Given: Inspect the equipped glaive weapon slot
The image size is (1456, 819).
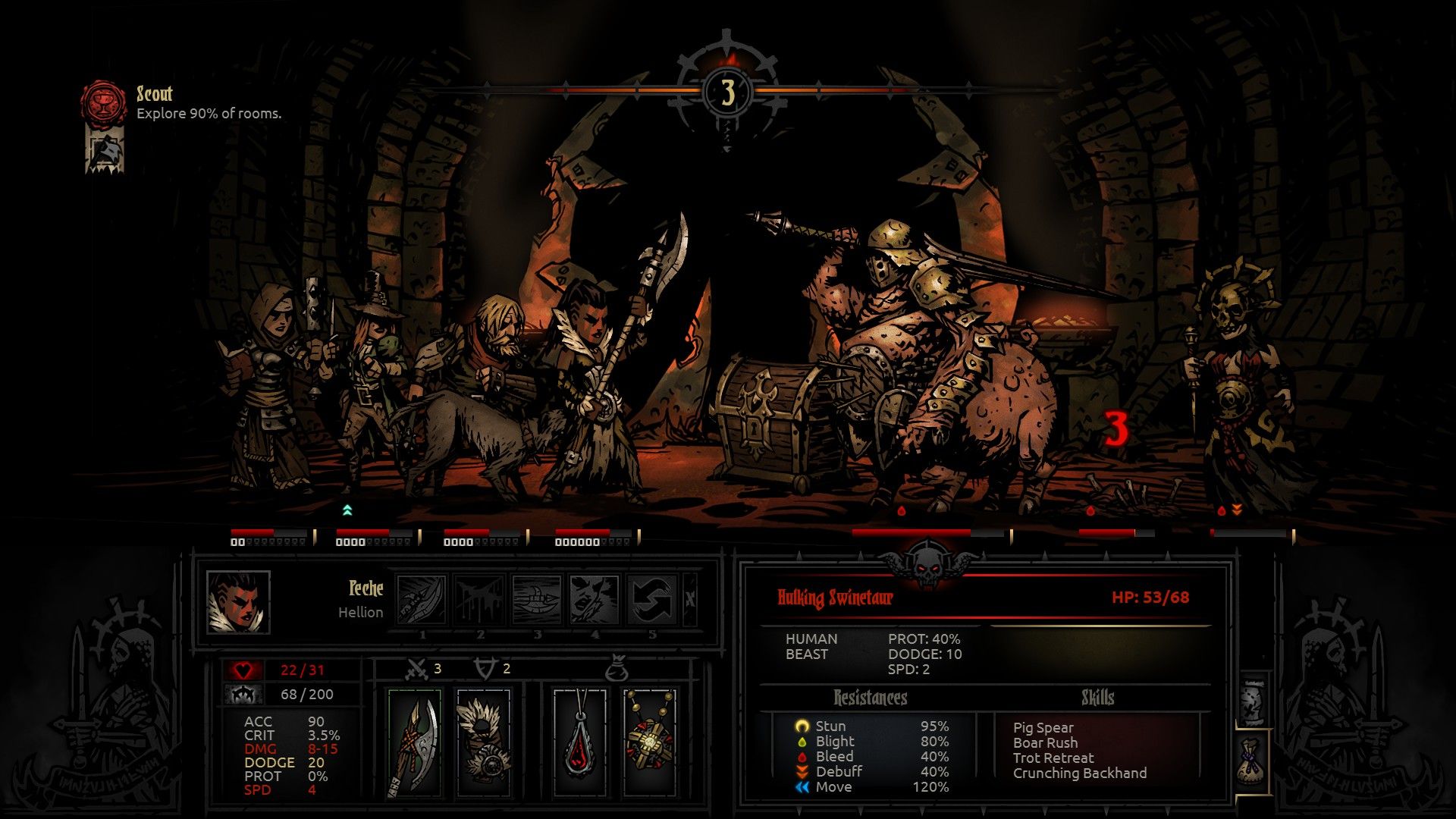Looking at the screenshot, I should pyautogui.click(x=415, y=742).
